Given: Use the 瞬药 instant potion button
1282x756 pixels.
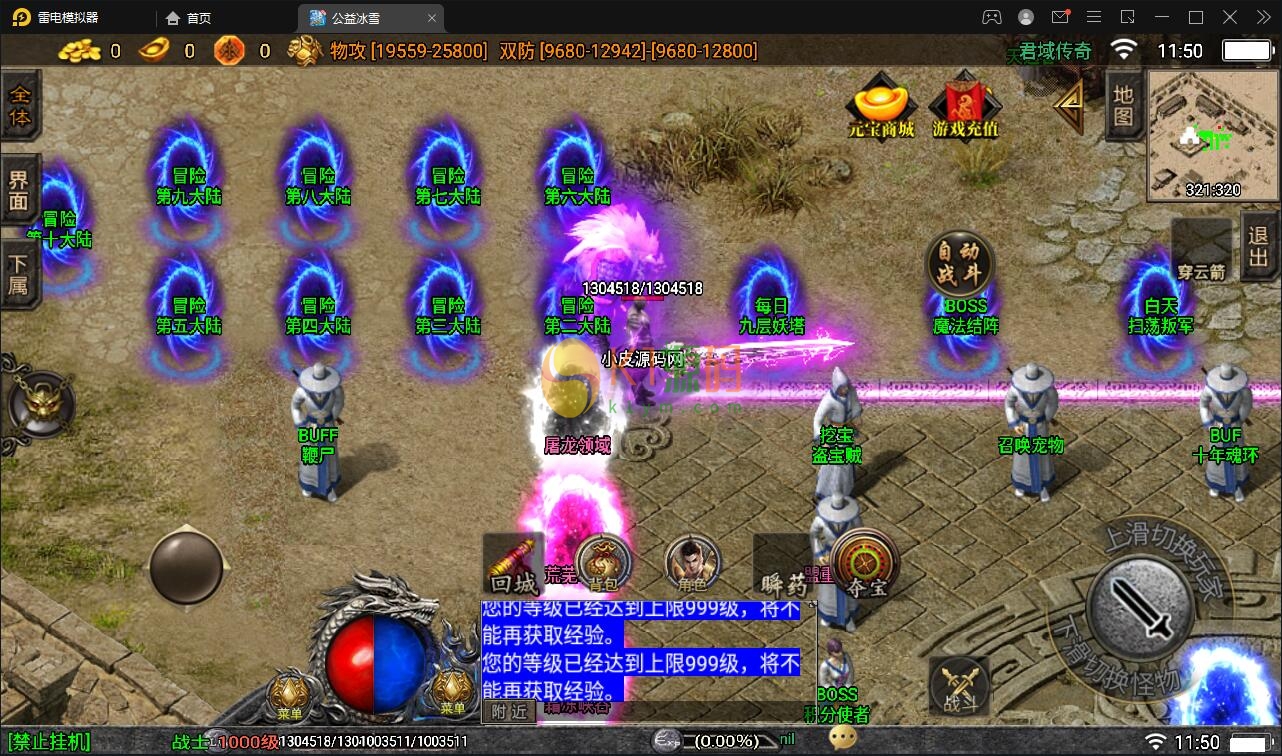Looking at the screenshot, I should [x=783, y=565].
